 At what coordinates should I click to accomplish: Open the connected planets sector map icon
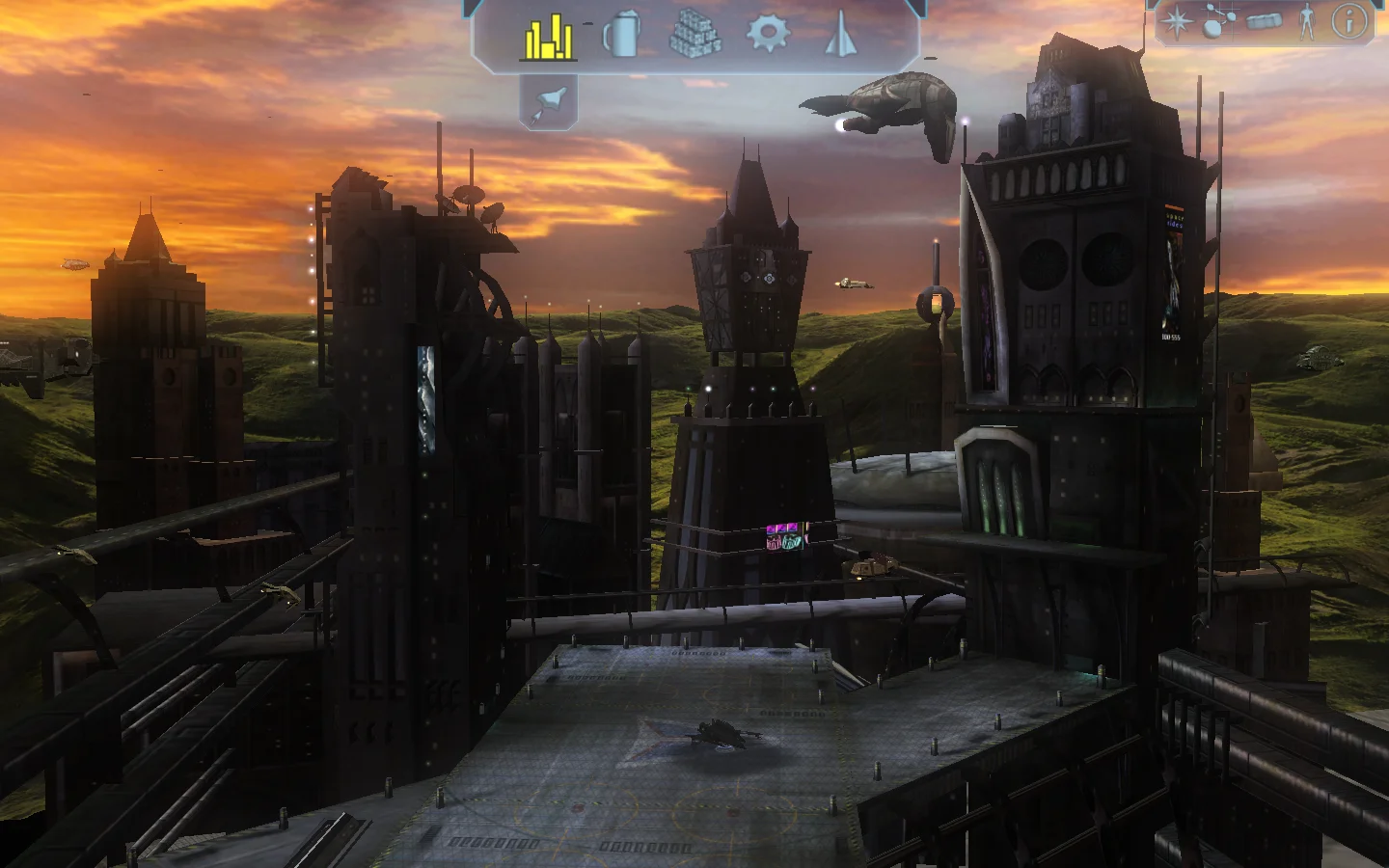[1216, 21]
